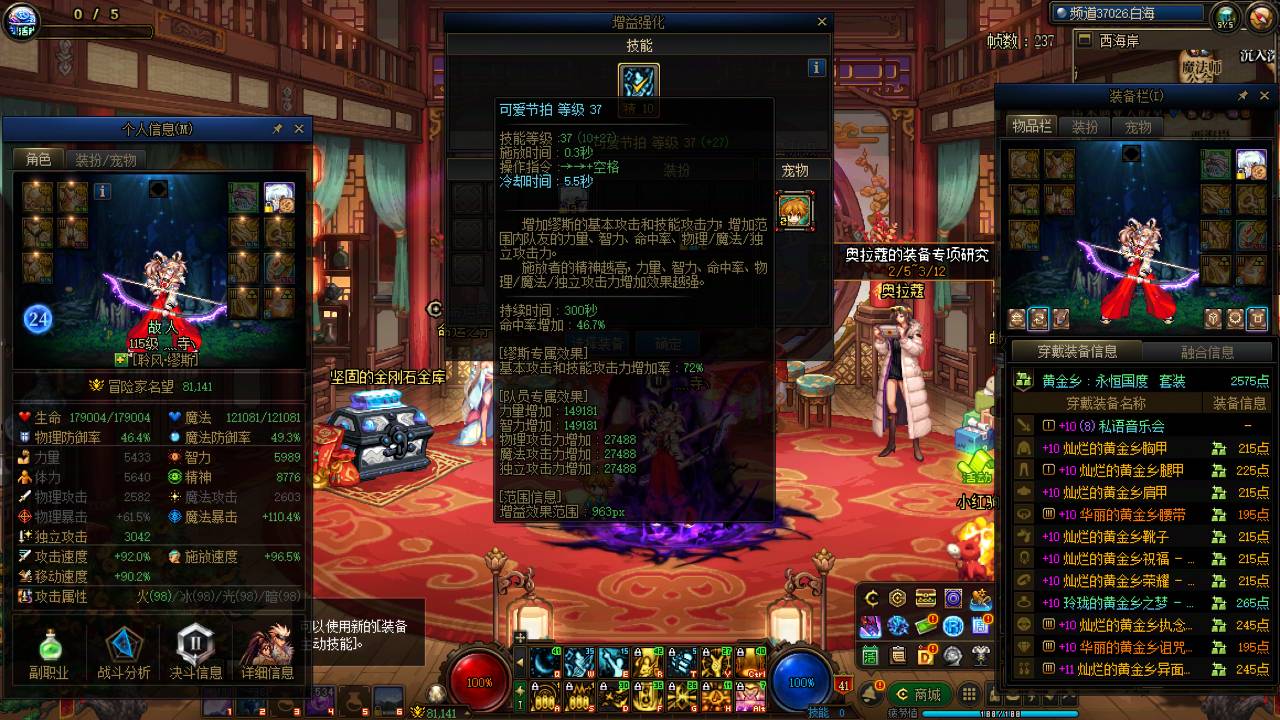Click the blue i info icon in skill window
This screenshot has width=1280, height=720.
tap(816, 67)
